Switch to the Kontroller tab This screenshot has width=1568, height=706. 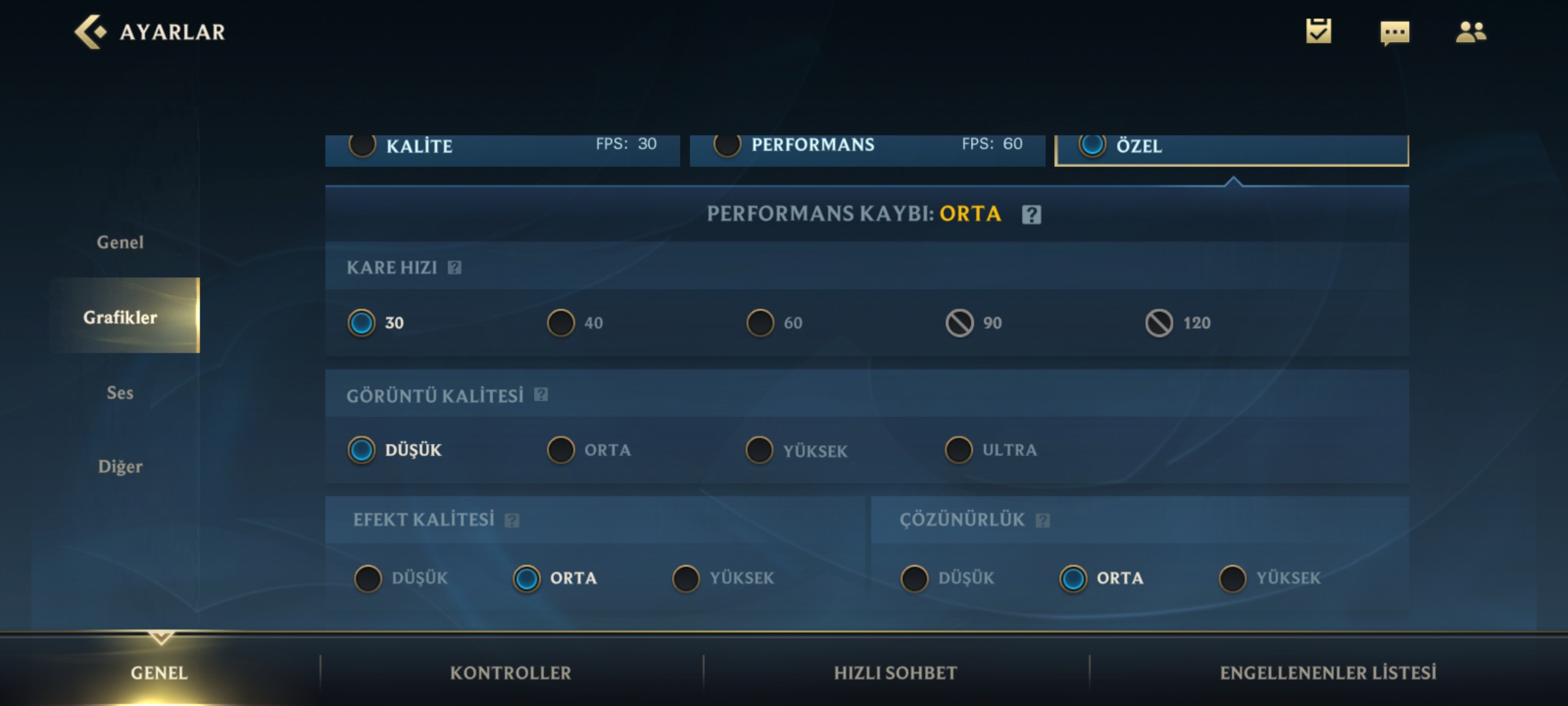coord(510,673)
